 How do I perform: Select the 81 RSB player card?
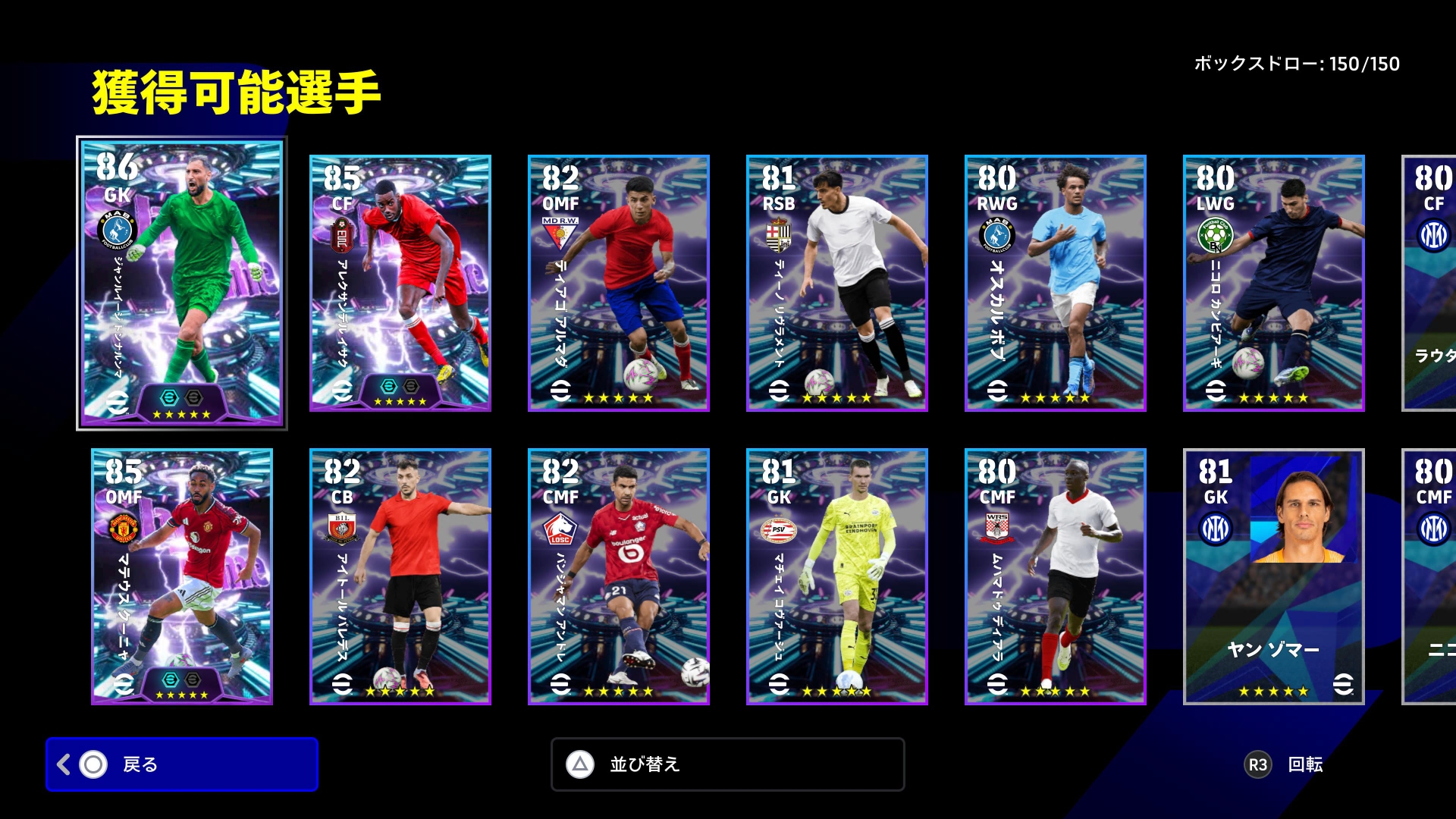tap(837, 284)
